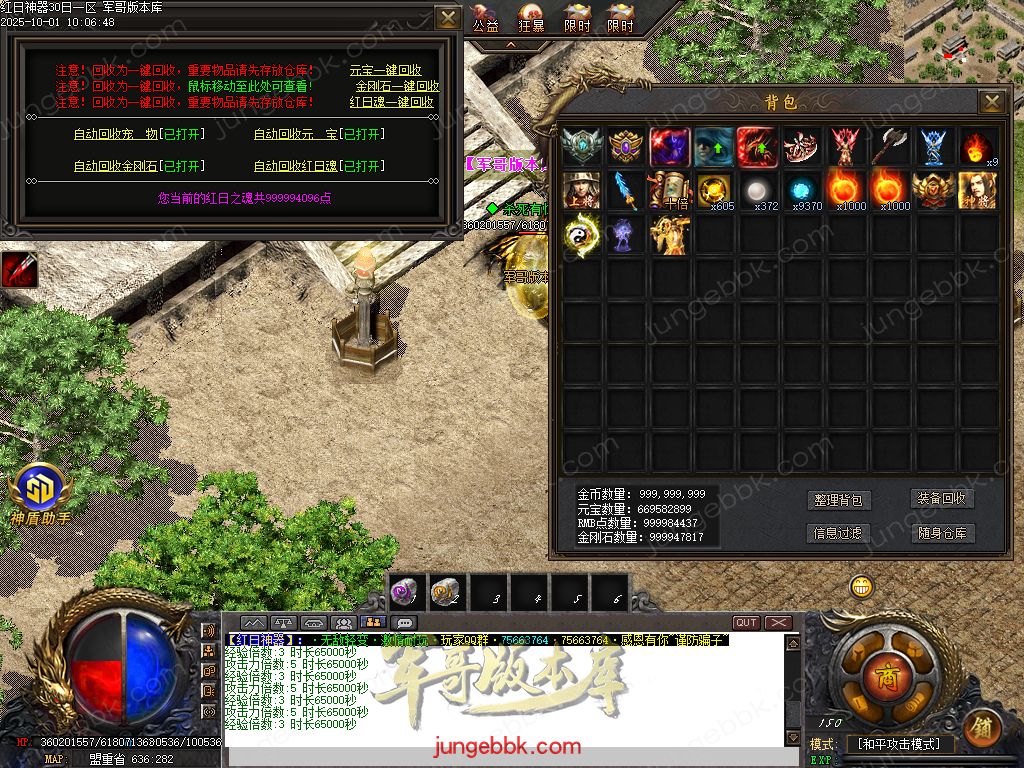Select the battle axe item in backpack
Viewport: 1024px width, 768px height.
click(890, 146)
